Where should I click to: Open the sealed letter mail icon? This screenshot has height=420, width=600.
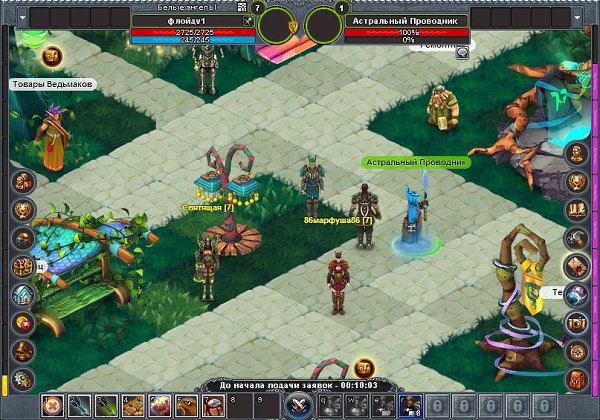coord(577,266)
